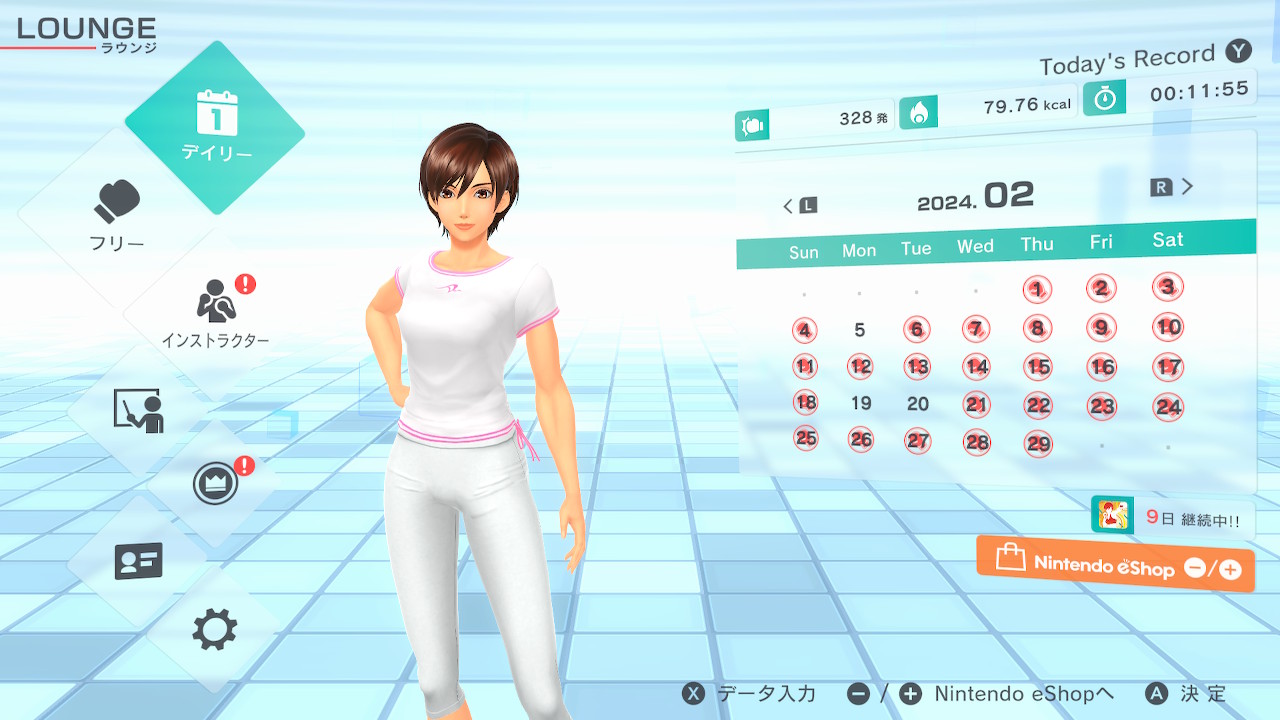The height and width of the screenshot is (720, 1280).
Task: Select February 19 on the calendar
Action: (861, 404)
